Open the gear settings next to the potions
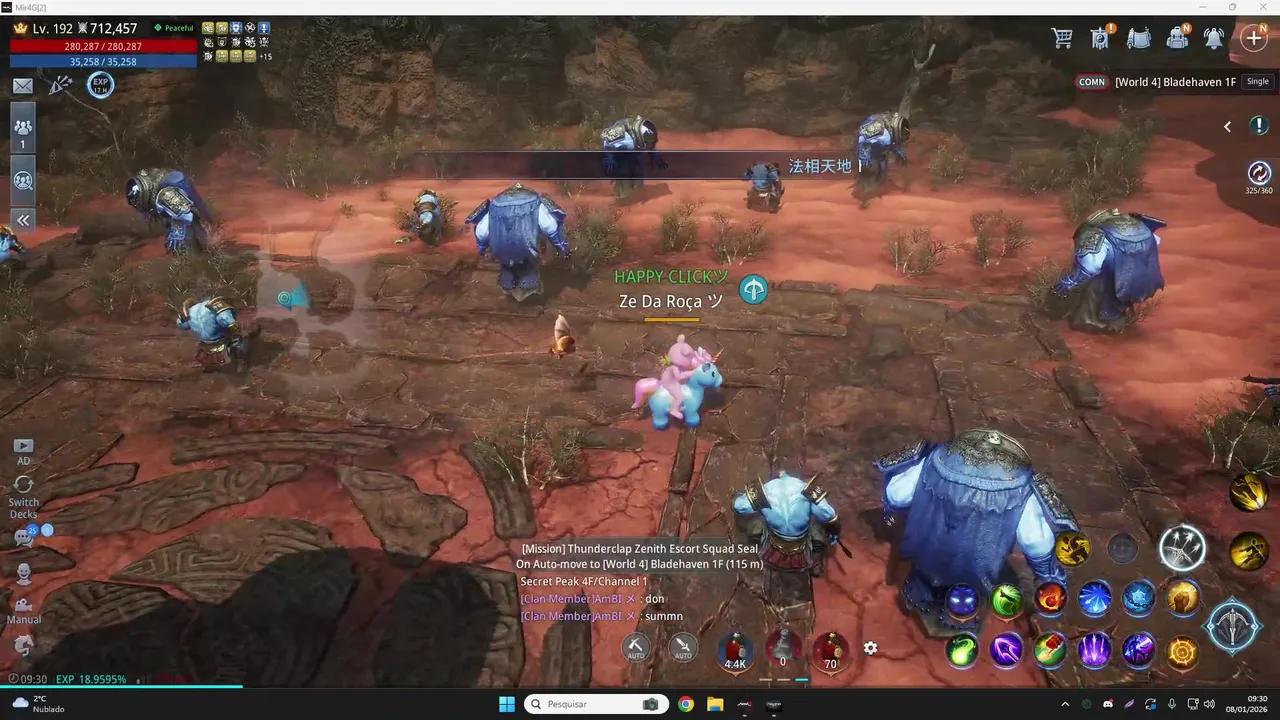1280x720 pixels. 870,648
